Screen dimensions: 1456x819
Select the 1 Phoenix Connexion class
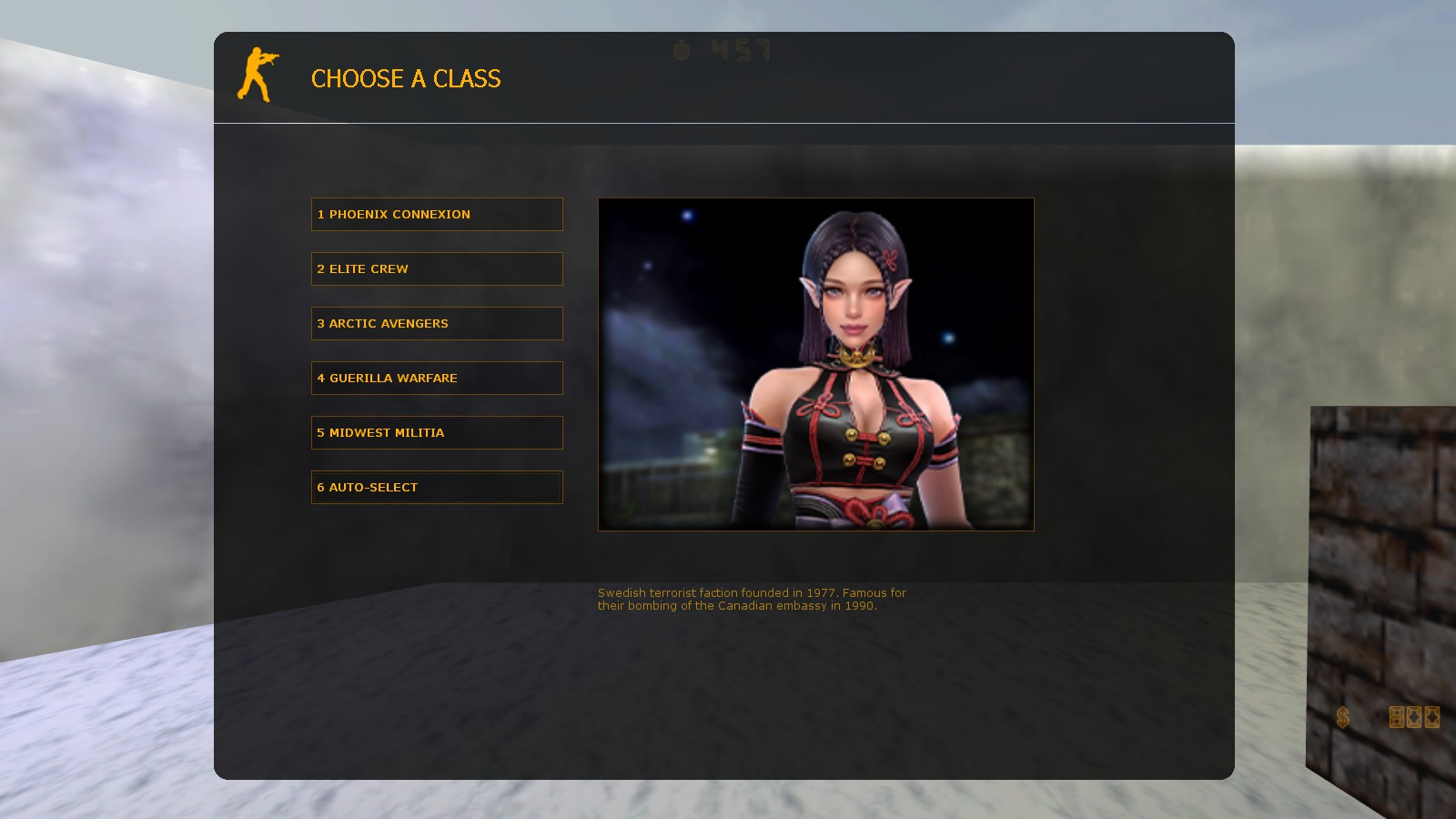tap(437, 214)
